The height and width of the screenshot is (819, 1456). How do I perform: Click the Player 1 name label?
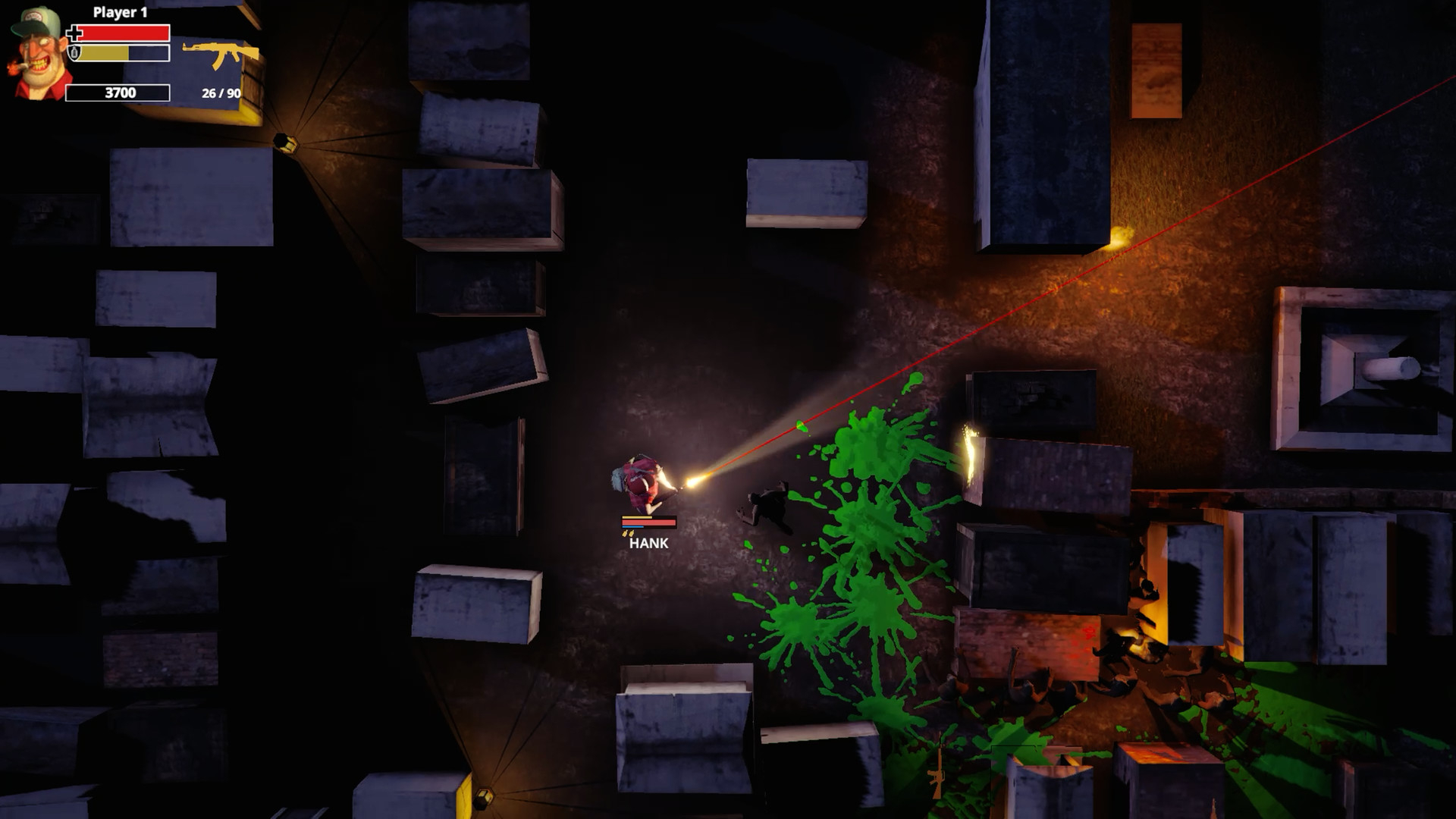120,12
